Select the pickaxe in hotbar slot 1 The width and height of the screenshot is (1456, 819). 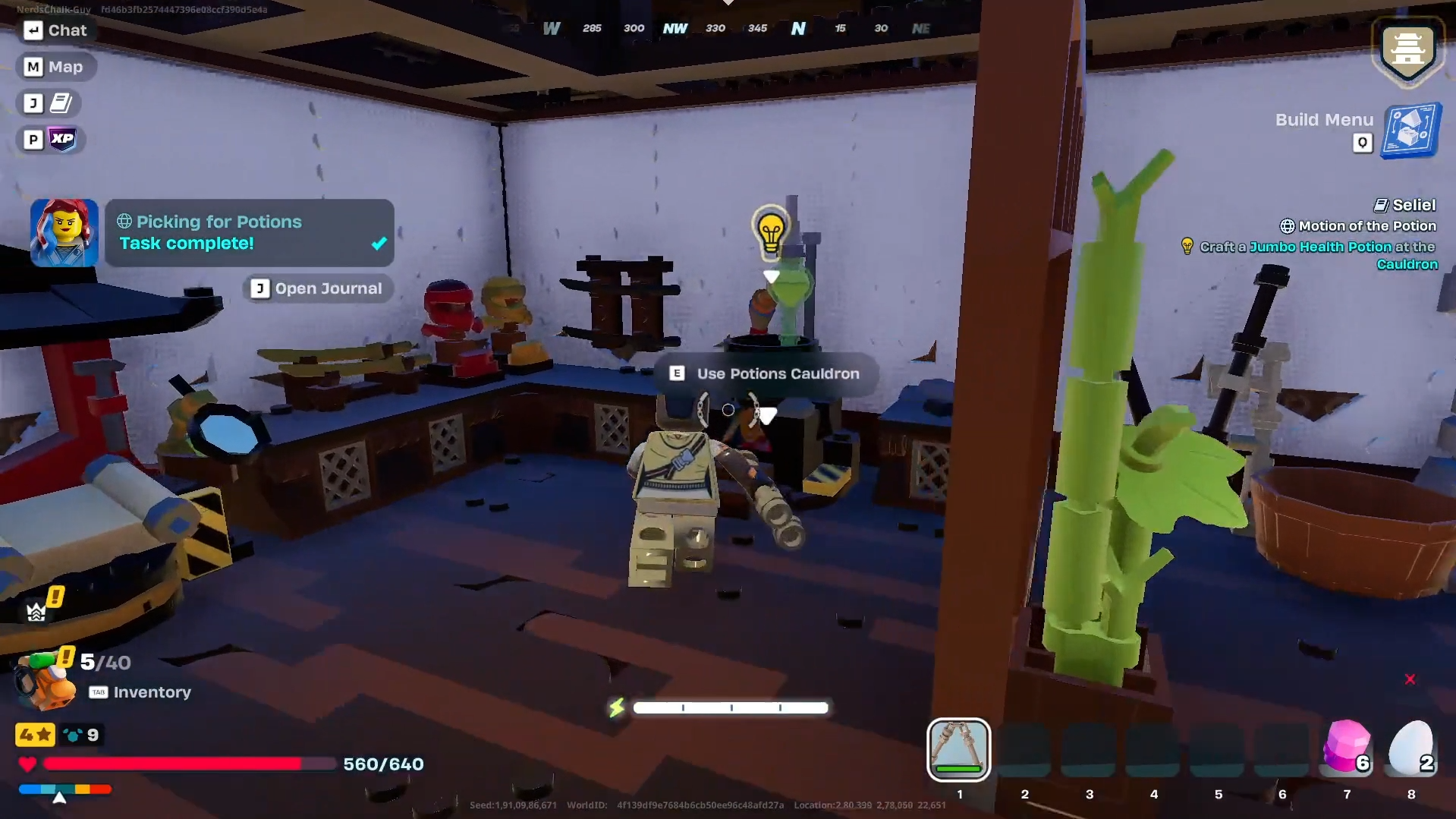[x=958, y=750]
